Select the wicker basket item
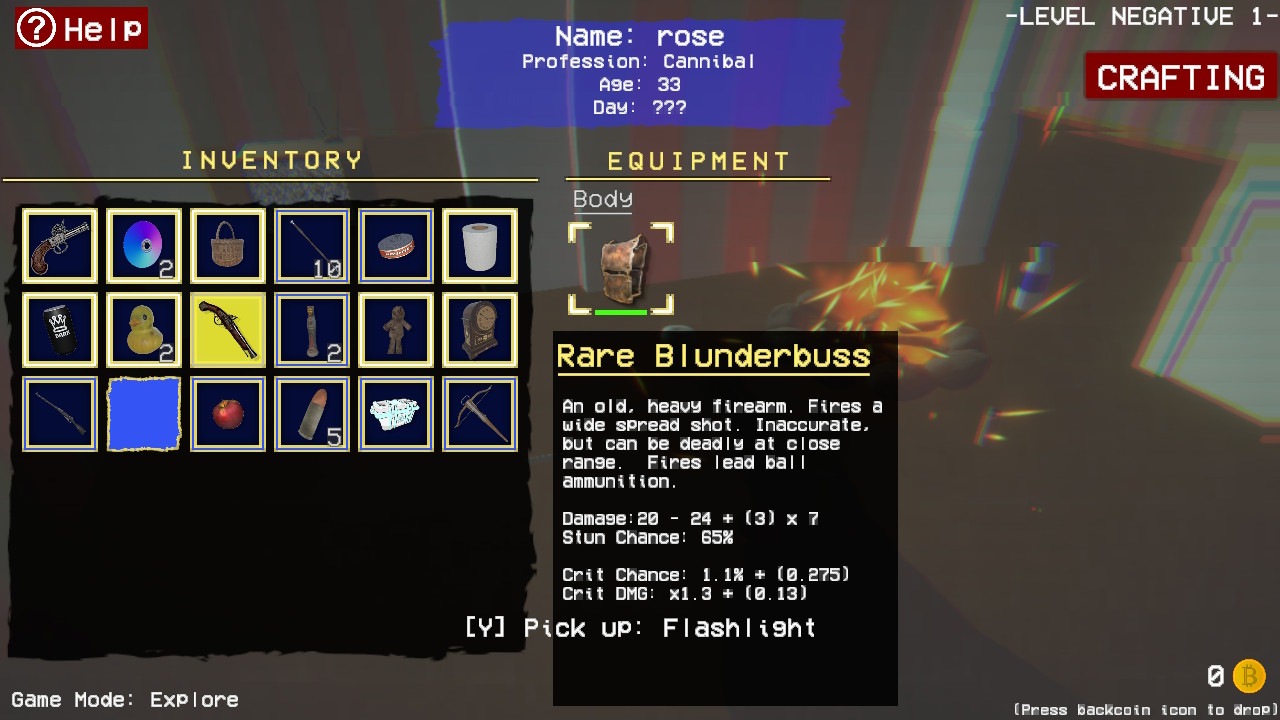 coord(227,245)
